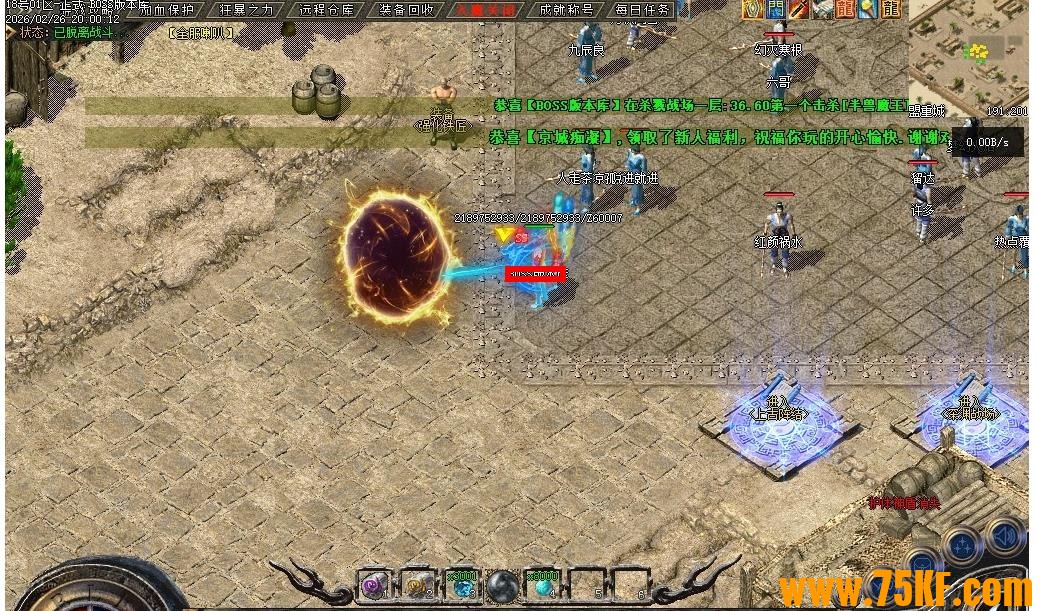Open the 装备回收 equipment recycling menu
Image resolution: width=1037 pixels, height=611 pixels.
click(x=406, y=10)
